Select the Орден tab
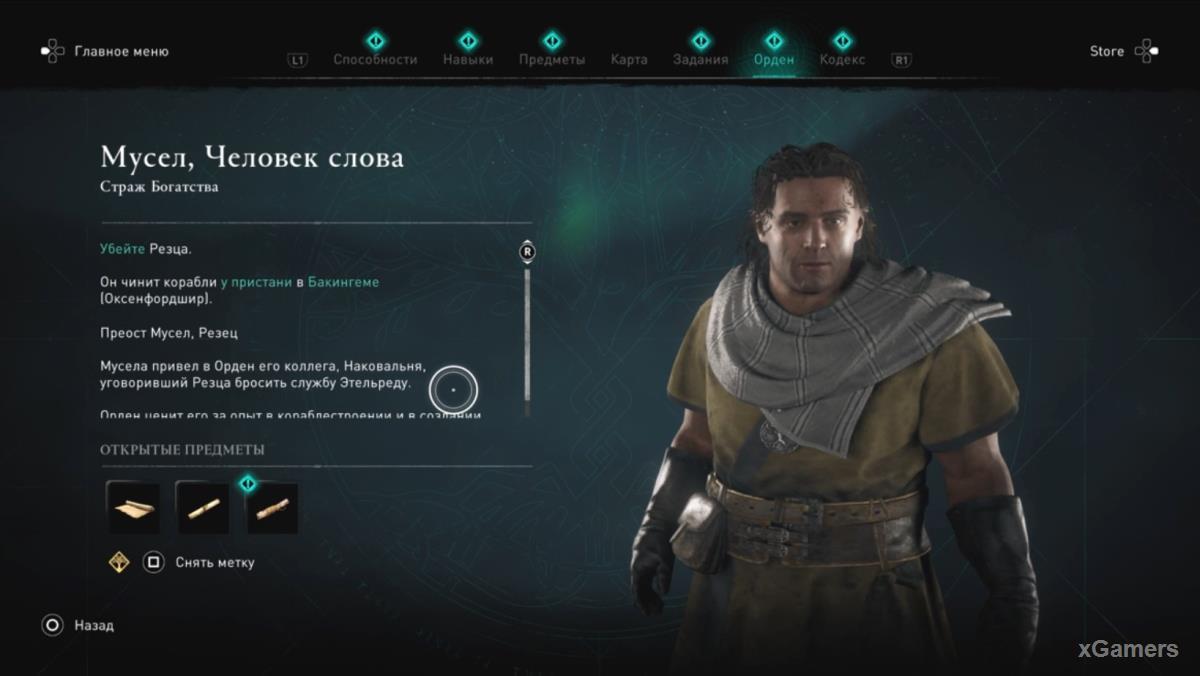 [x=773, y=58]
